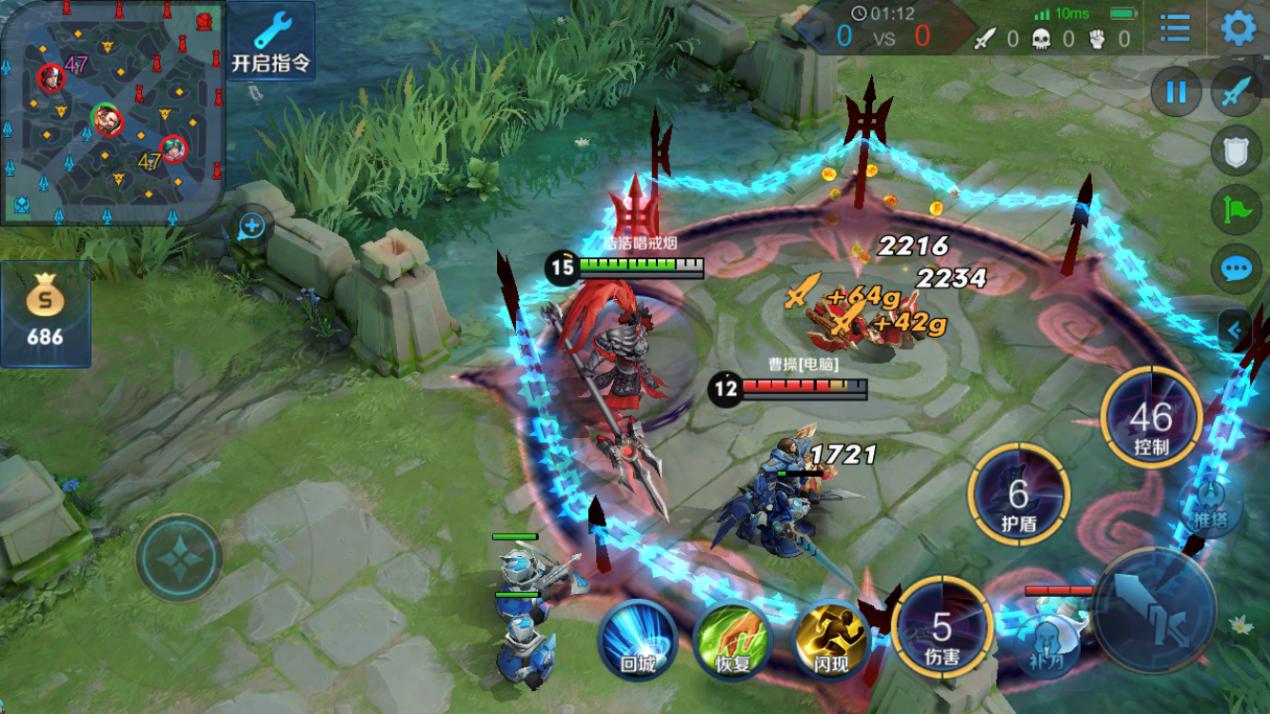Choose the 补刀 last-hit button
This screenshot has height=714, width=1270.
(x=1047, y=641)
